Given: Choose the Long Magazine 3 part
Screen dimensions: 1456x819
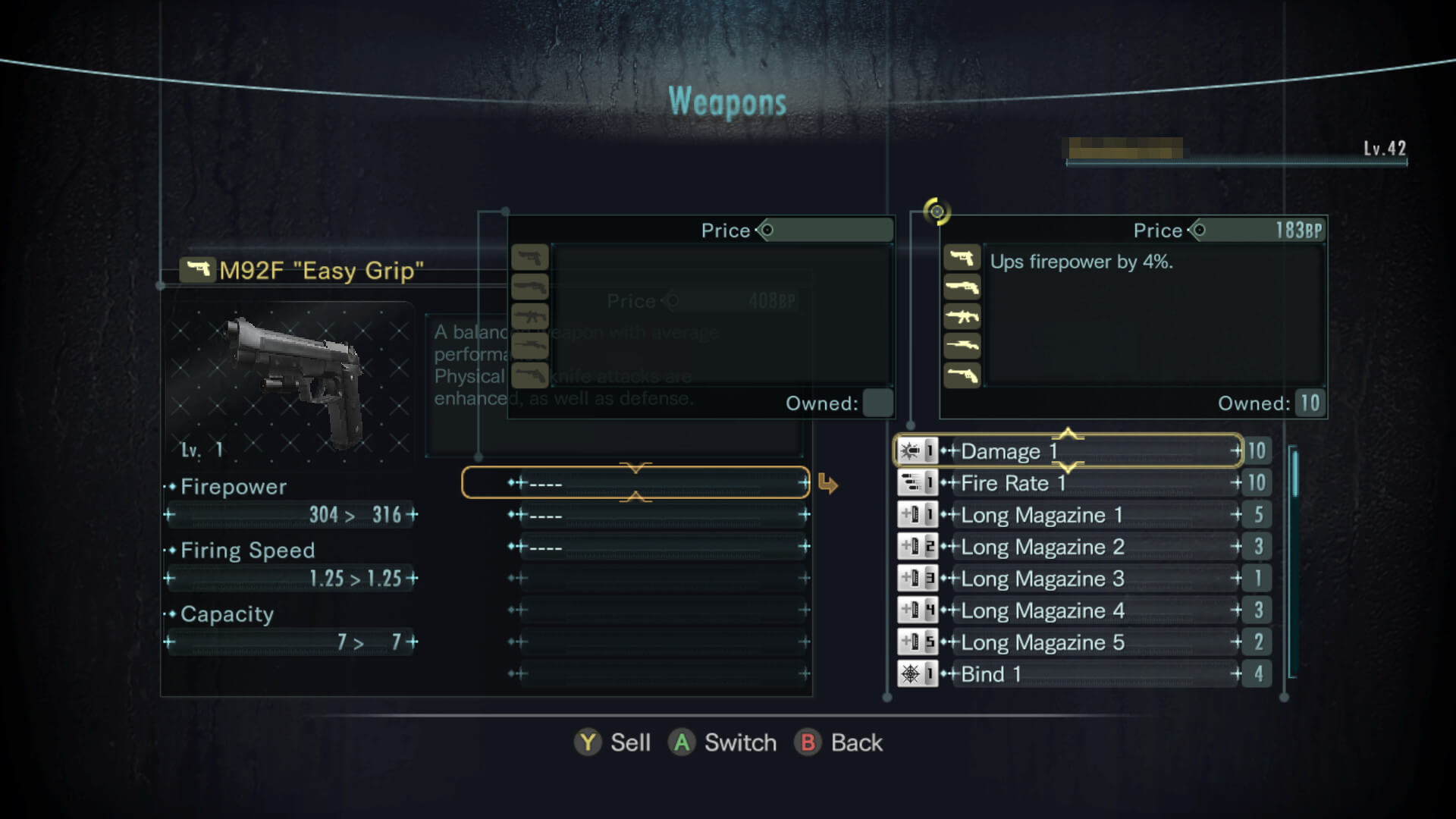Looking at the screenshot, I should 1068,579.
